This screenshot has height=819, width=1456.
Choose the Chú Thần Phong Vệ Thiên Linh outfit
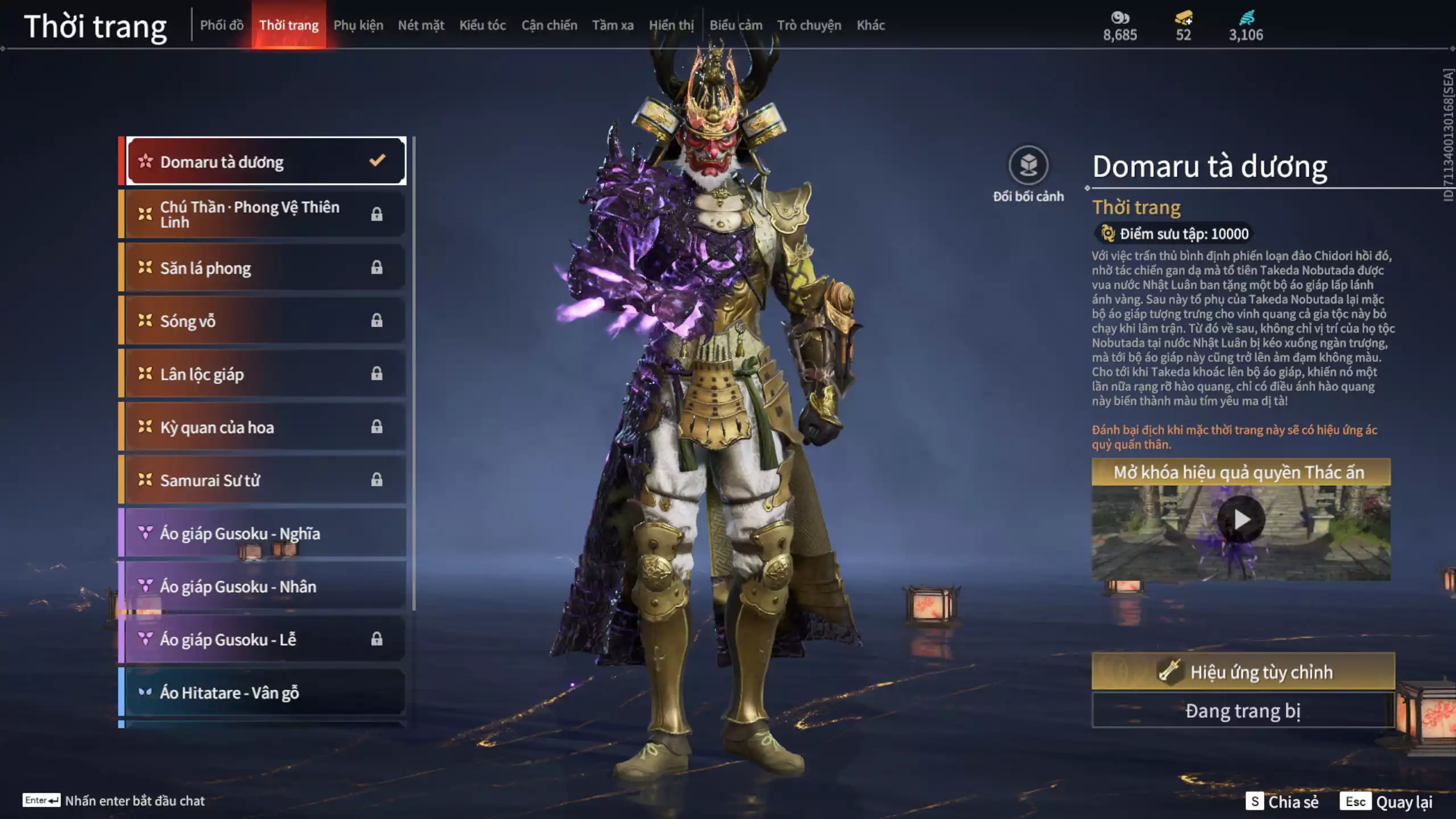266,214
